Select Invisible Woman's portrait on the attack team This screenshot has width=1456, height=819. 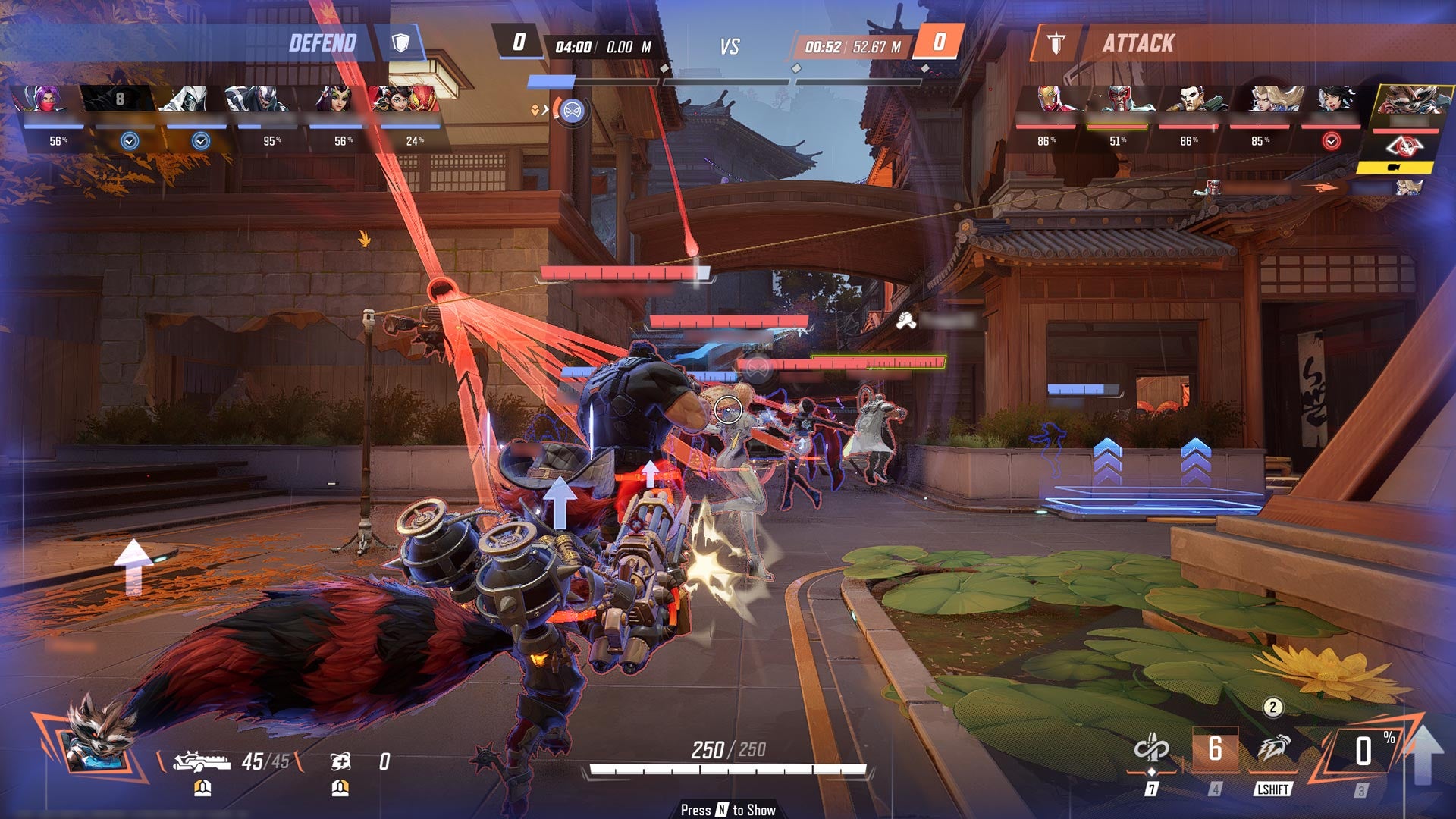1272,100
